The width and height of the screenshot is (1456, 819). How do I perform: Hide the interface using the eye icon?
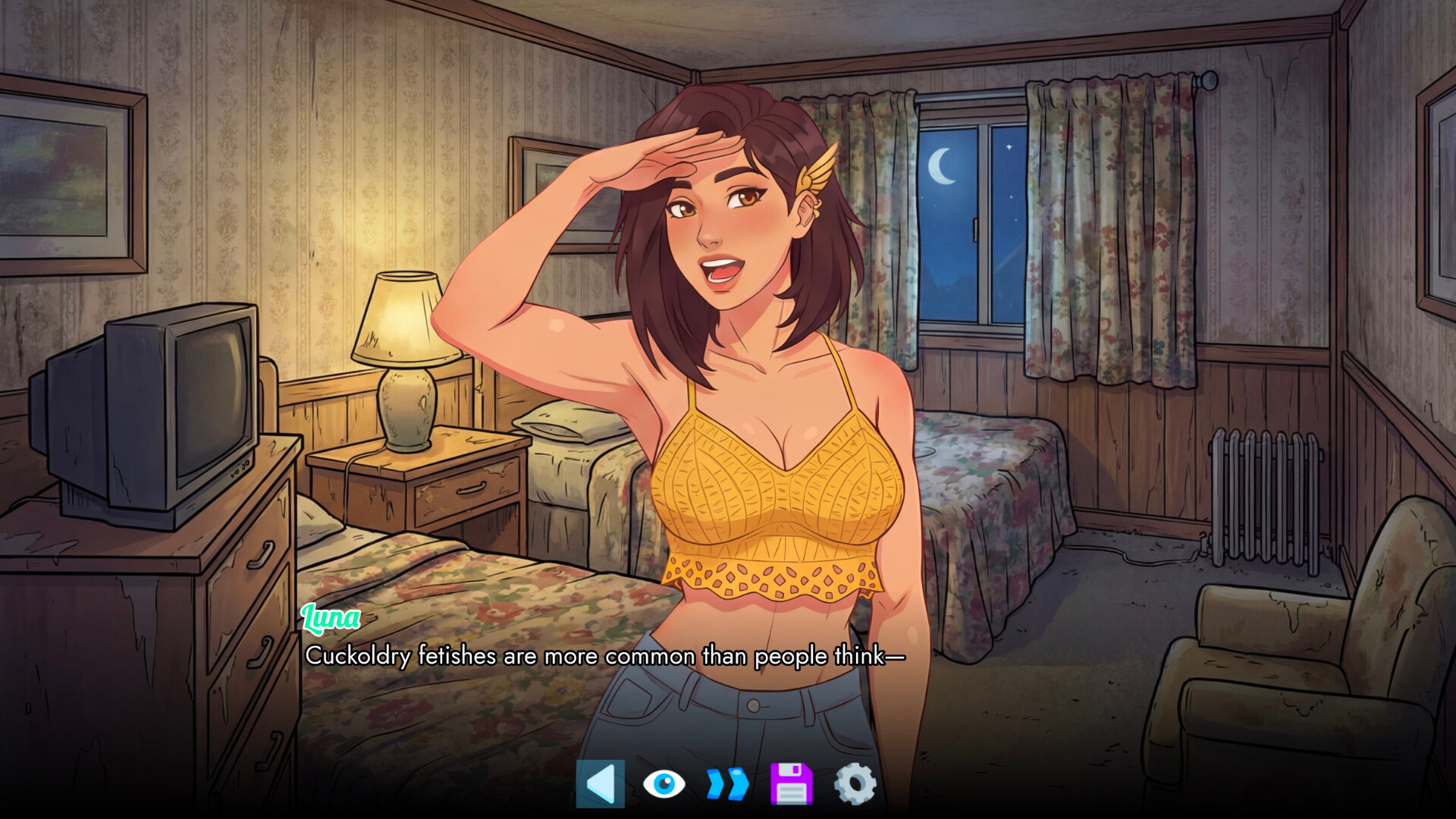pyautogui.click(x=664, y=783)
